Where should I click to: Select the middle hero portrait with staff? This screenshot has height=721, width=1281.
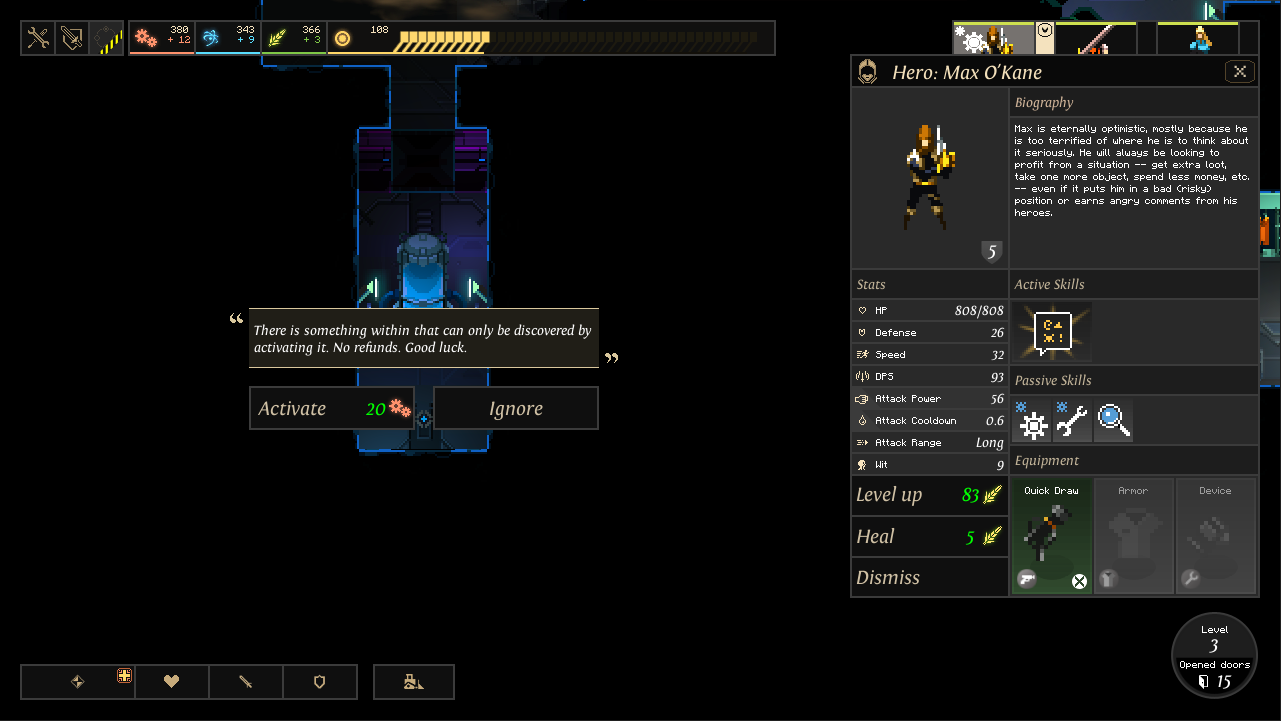pyautogui.click(x=1095, y=39)
